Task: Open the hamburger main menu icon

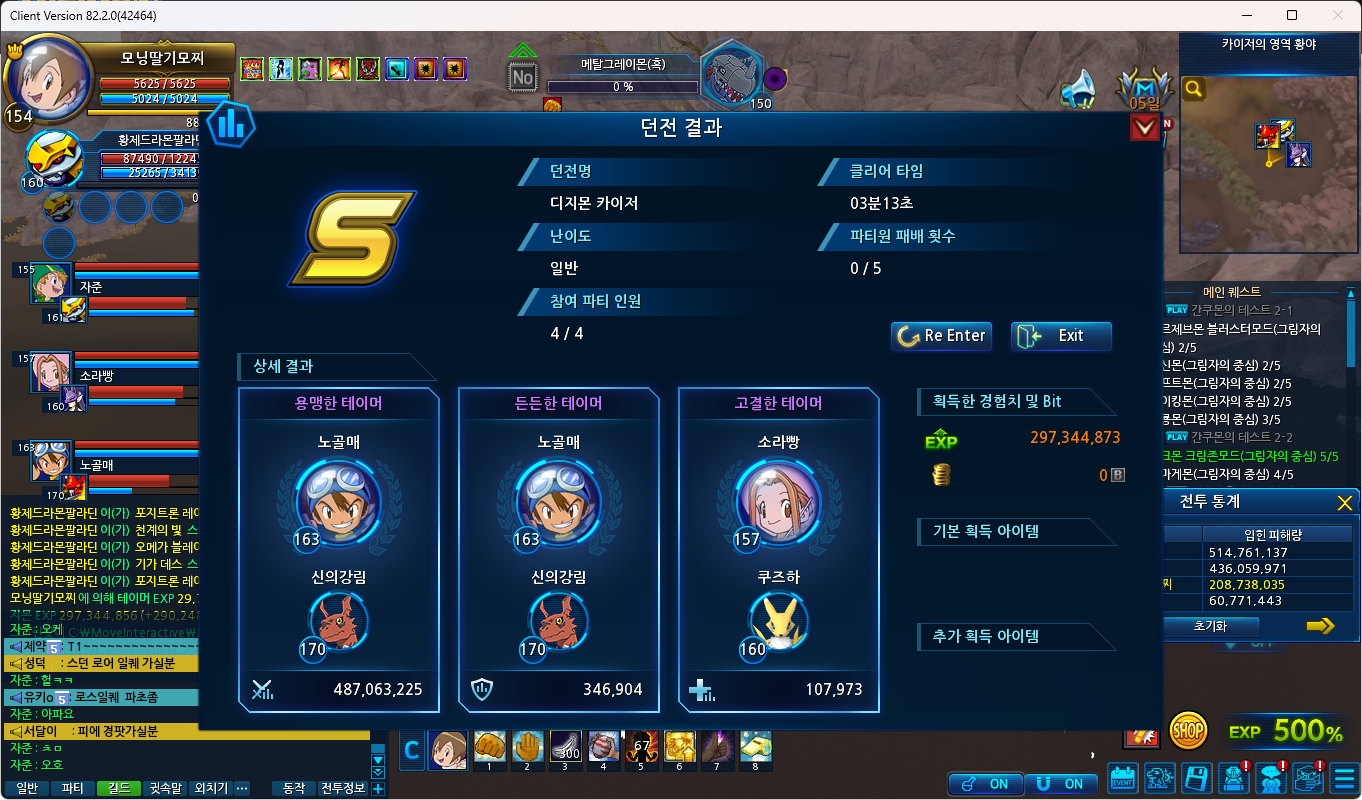Action: point(1344,777)
